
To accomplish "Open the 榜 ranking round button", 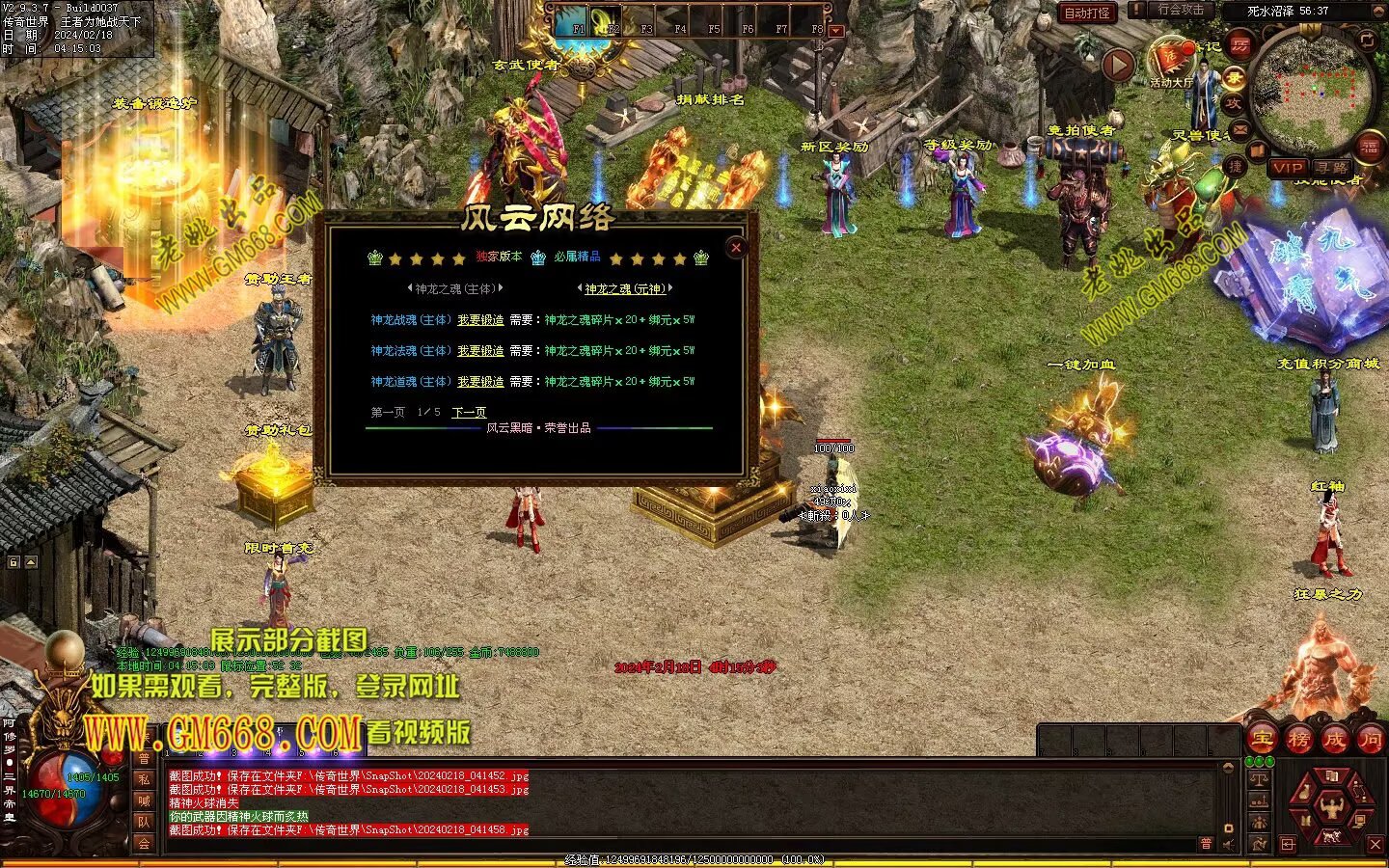I will pyautogui.click(x=1298, y=740).
